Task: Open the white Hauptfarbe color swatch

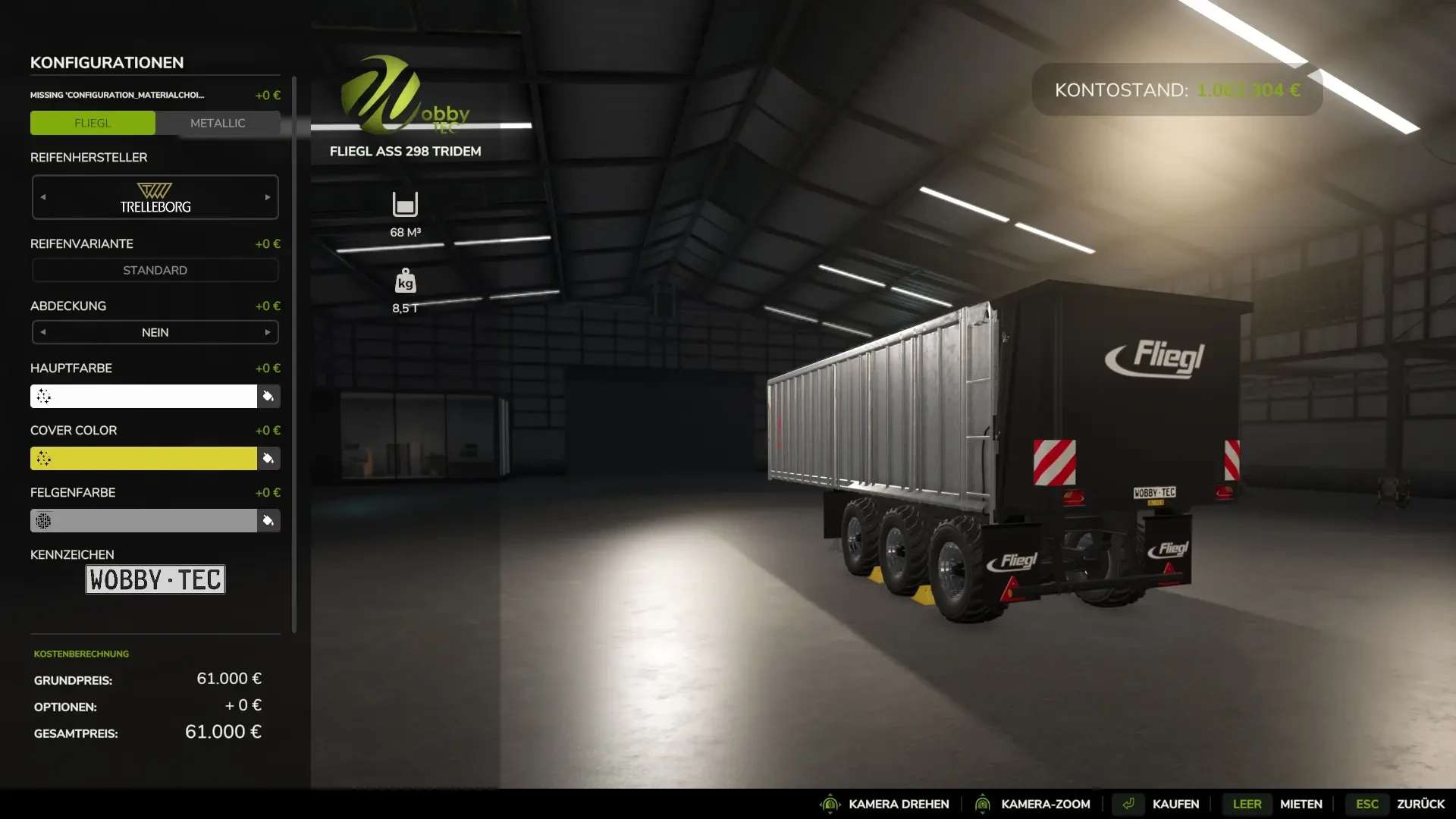Action: [x=144, y=396]
